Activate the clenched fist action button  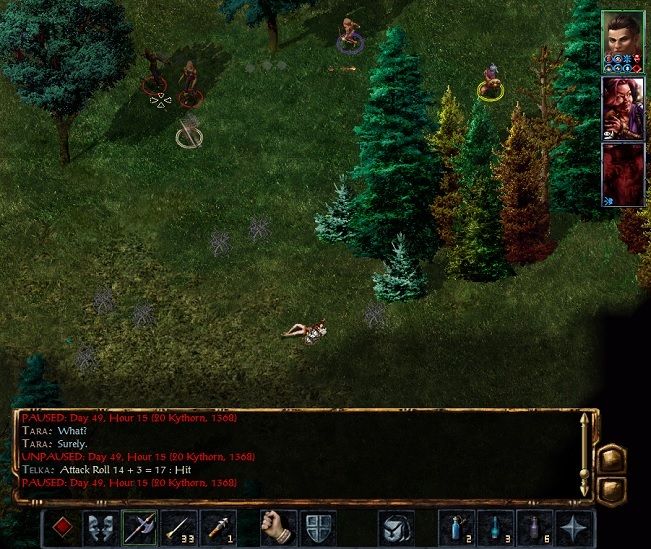point(279,526)
